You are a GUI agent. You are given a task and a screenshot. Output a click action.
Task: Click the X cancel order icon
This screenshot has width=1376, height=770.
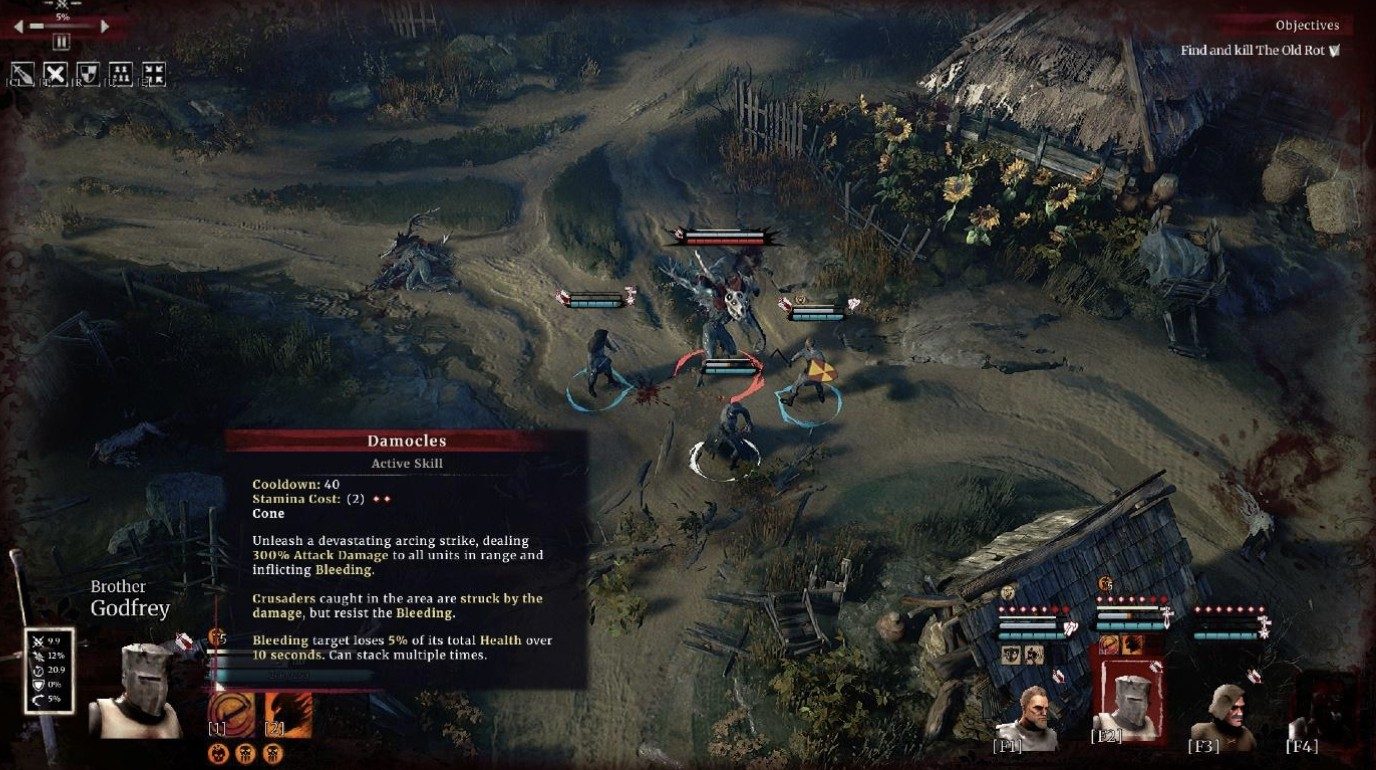point(55,73)
